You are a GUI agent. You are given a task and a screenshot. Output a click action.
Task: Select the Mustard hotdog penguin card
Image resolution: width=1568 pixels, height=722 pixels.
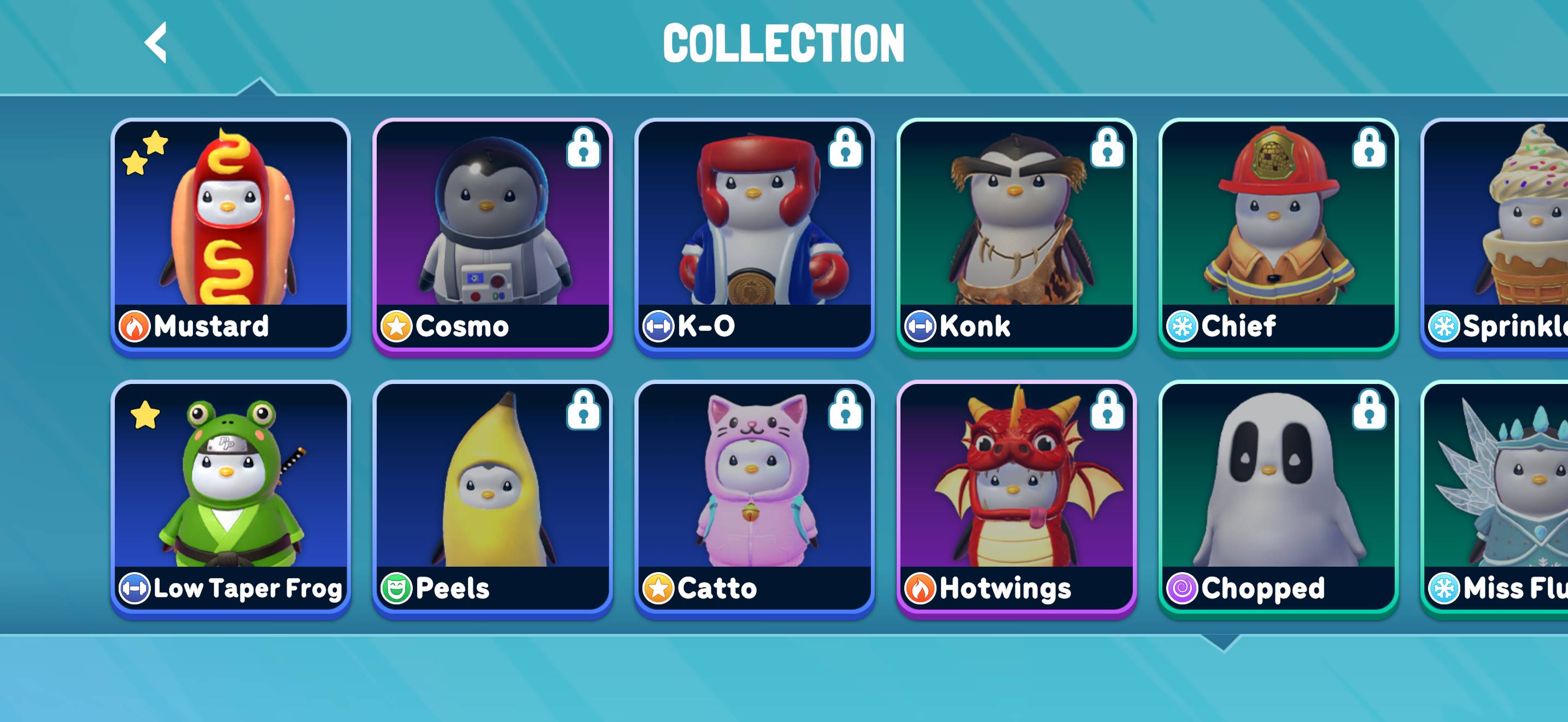click(231, 234)
